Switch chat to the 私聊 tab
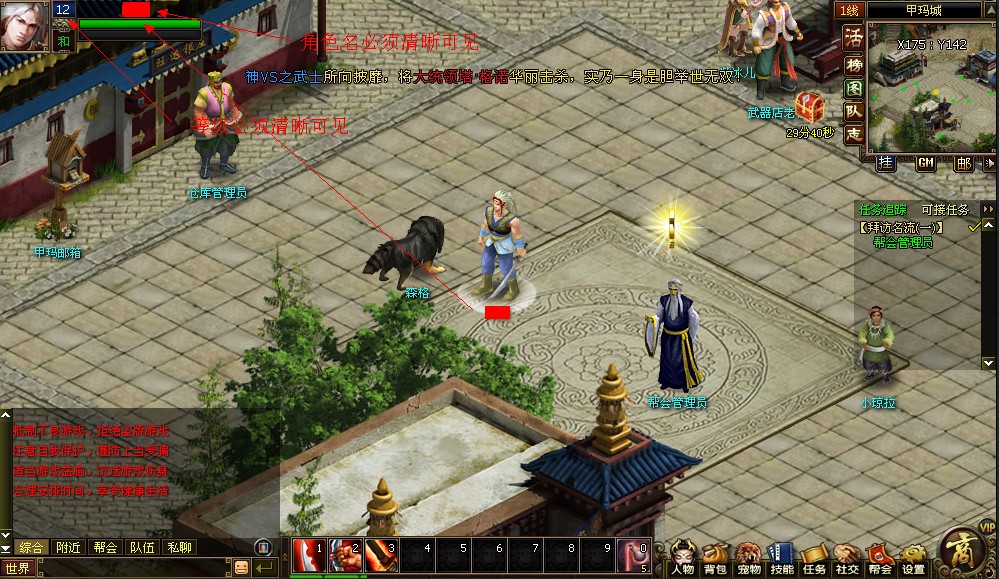Viewport: 999px width, 579px height. click(x=179, y=547)
